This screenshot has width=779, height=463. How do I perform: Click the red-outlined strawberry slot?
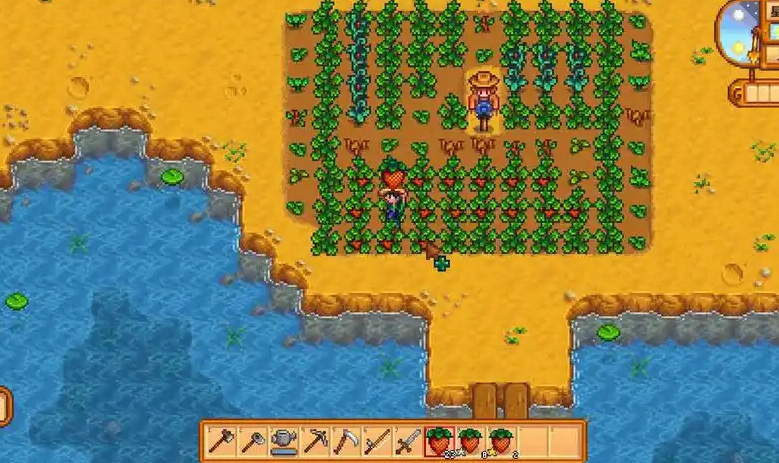tap(439, 441)
